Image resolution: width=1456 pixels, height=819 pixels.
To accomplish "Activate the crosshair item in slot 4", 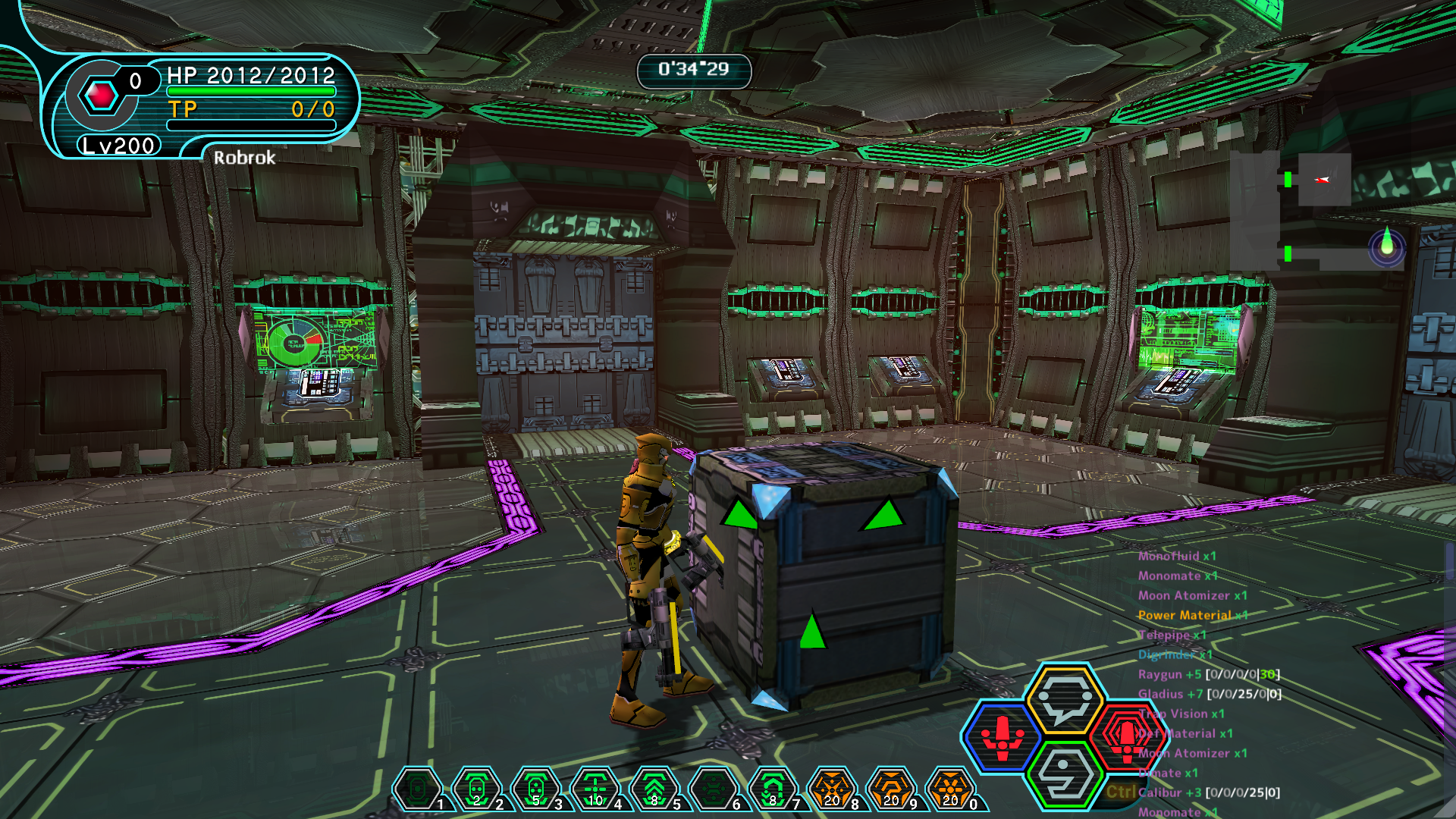I will [595, 789].
